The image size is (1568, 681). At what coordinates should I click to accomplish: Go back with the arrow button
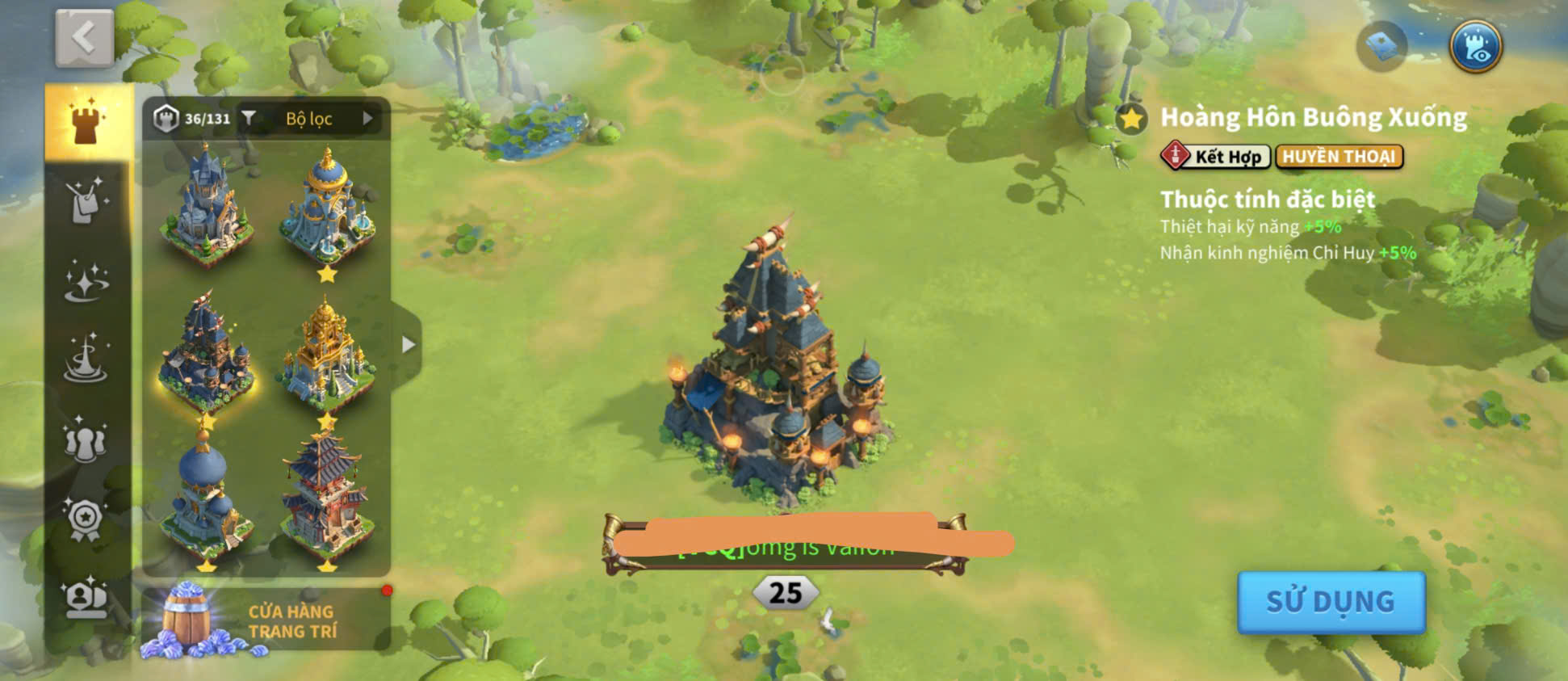(x=84, y=38)
